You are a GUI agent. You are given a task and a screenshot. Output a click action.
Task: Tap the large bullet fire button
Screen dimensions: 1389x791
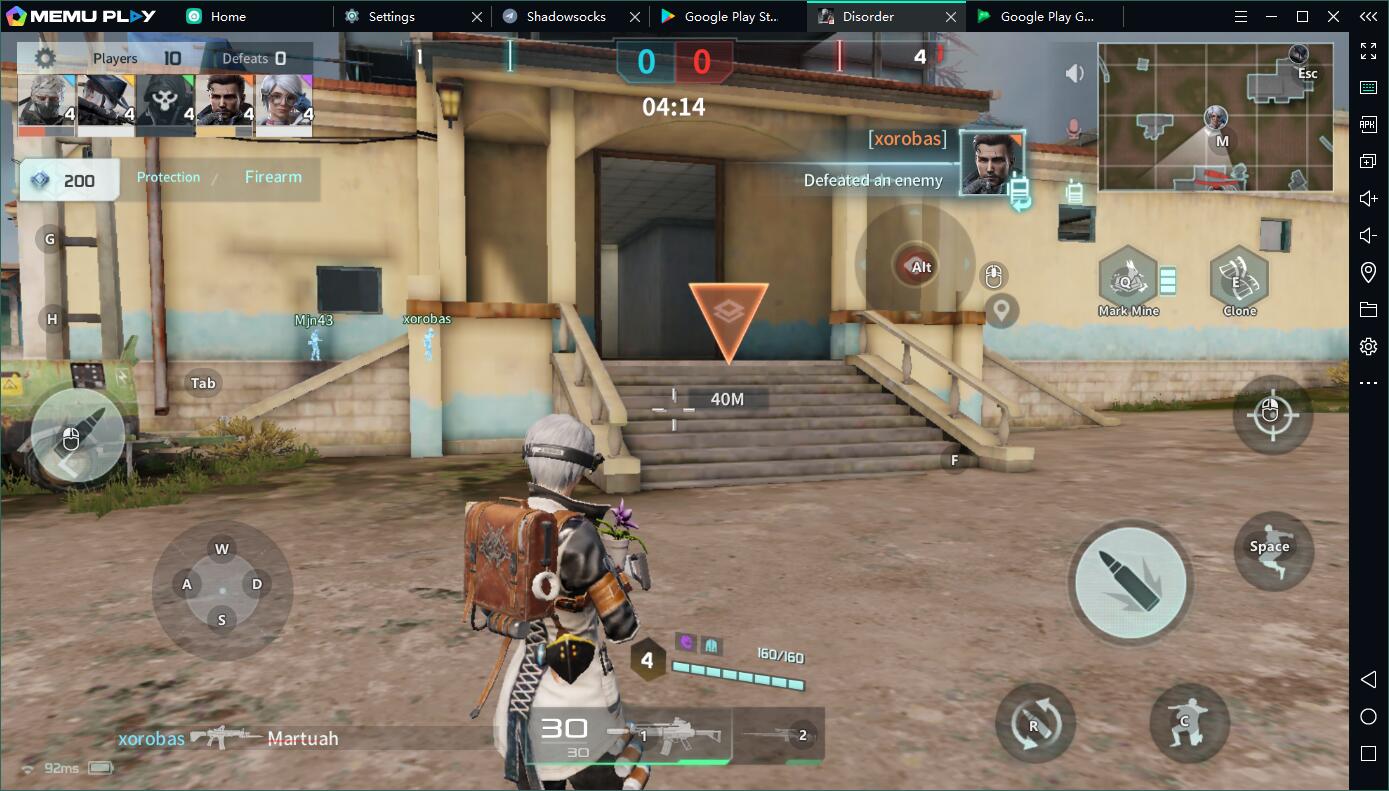tap(1130, 581)
